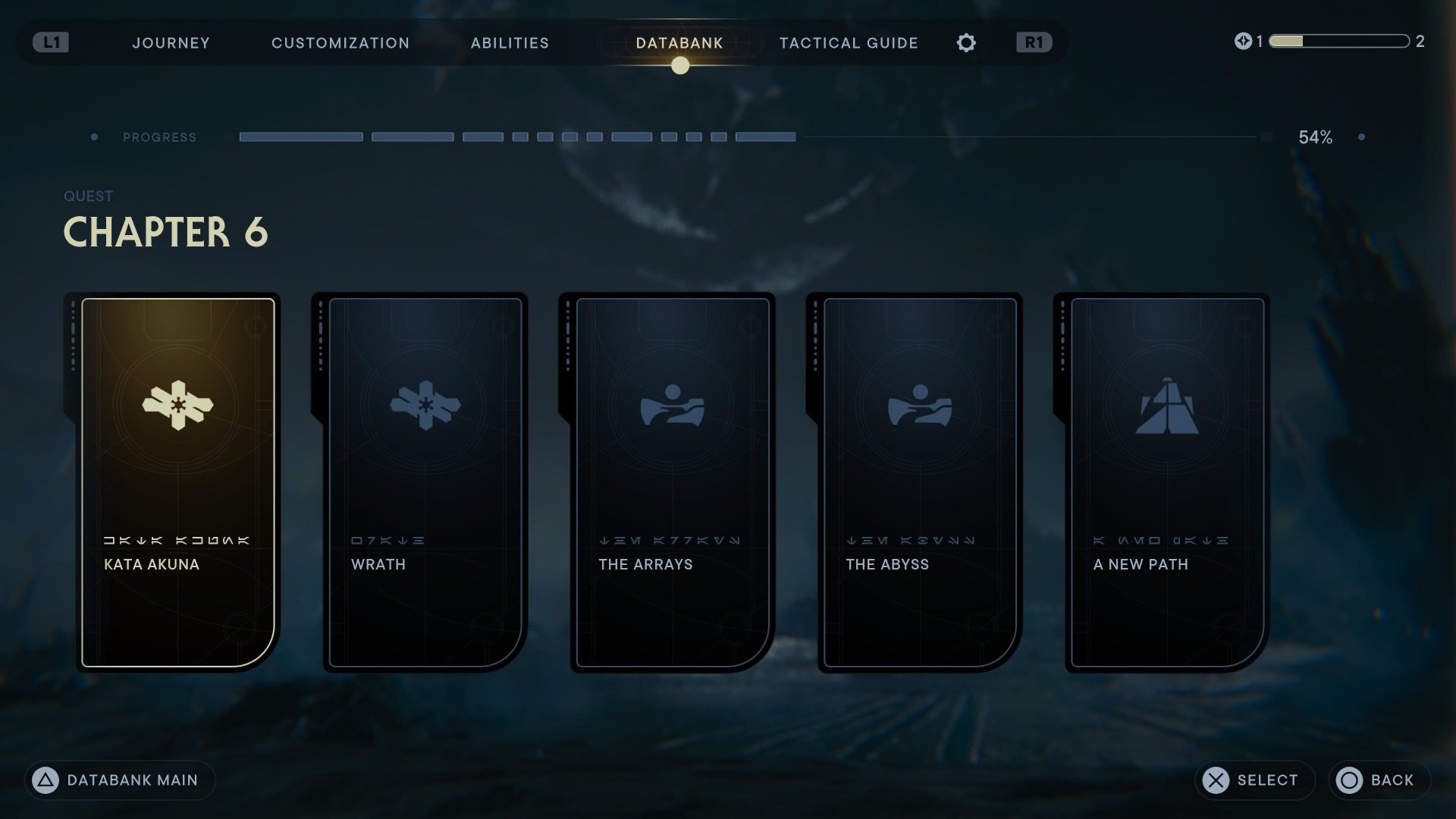Image resolution: width=1456 pixels, height=819 pixels.
Task: Select the Databank tab marker dot
Action: 679,67
